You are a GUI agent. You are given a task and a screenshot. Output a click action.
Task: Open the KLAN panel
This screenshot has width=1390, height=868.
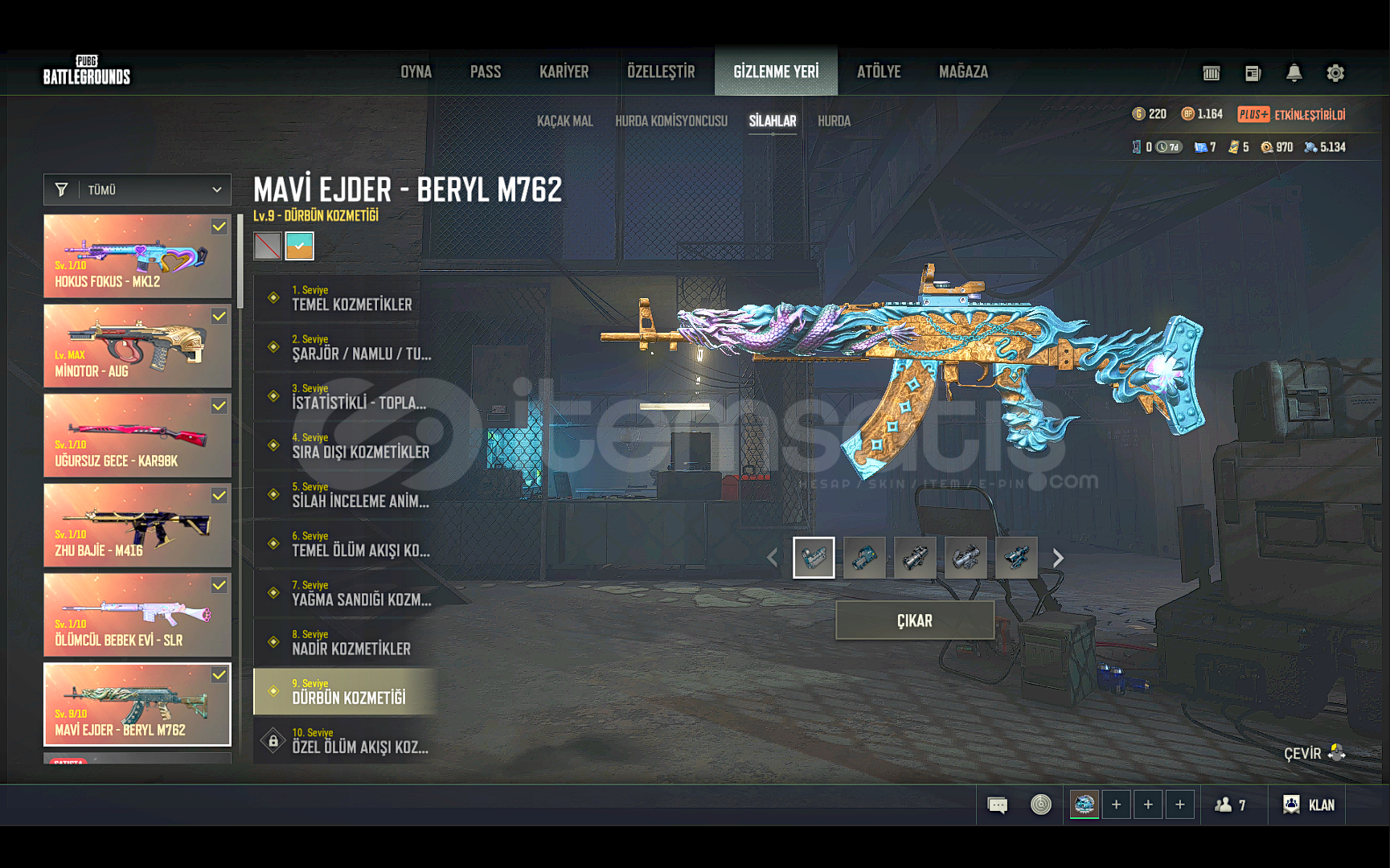[1309, 805]
